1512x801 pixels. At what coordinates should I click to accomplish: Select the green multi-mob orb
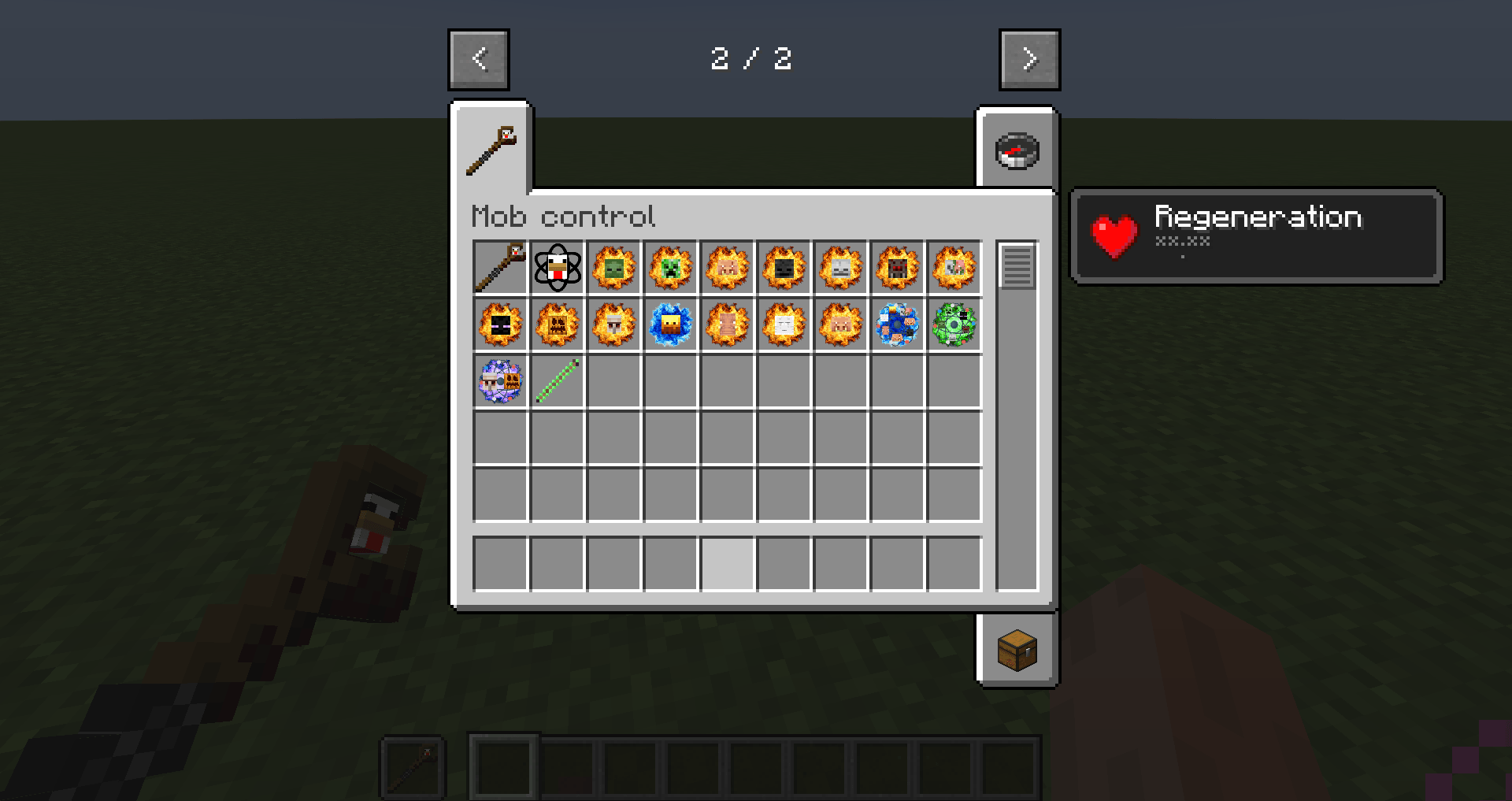click(x=954, y=325)
